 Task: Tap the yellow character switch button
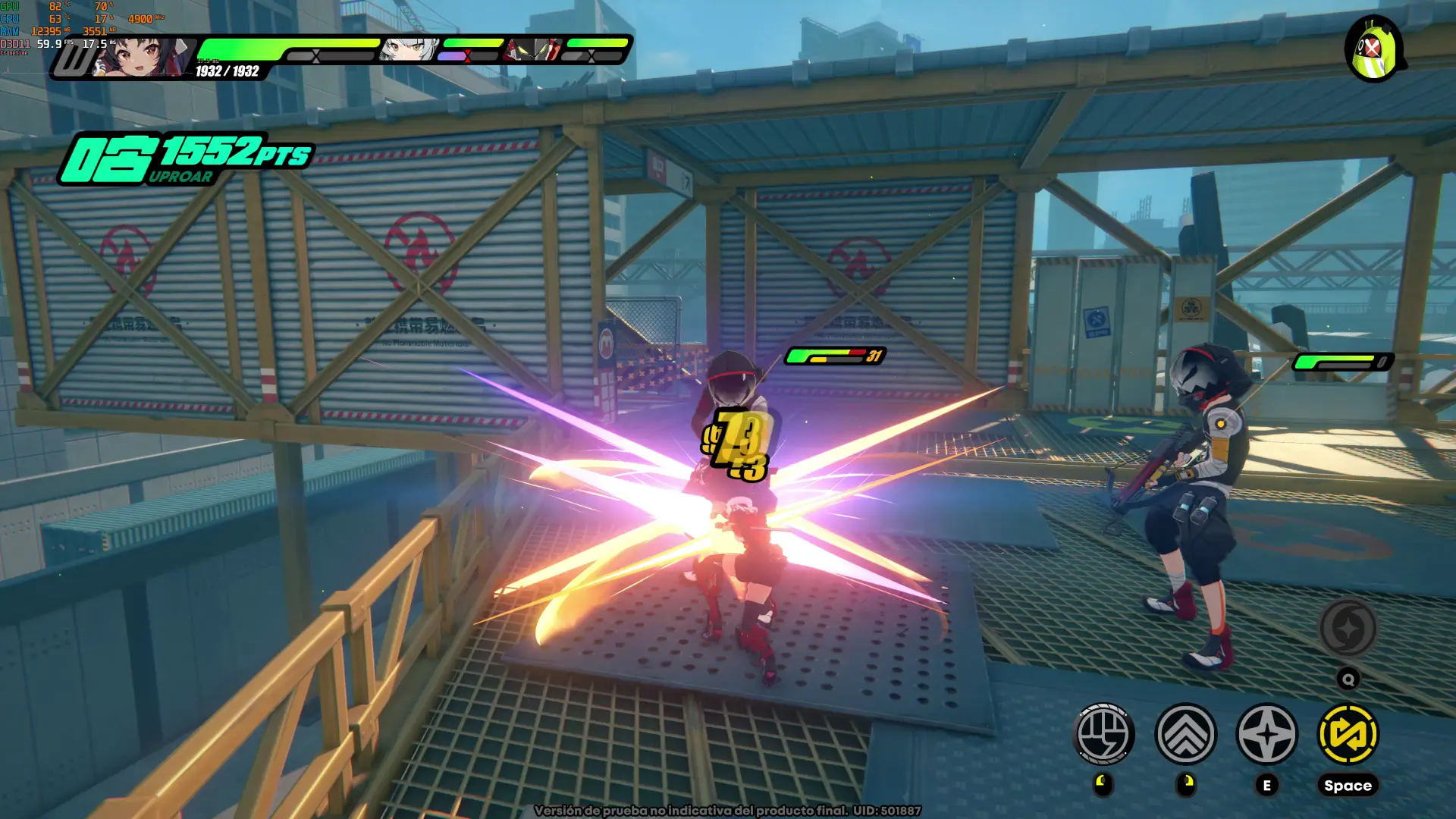pos(1348,734)
